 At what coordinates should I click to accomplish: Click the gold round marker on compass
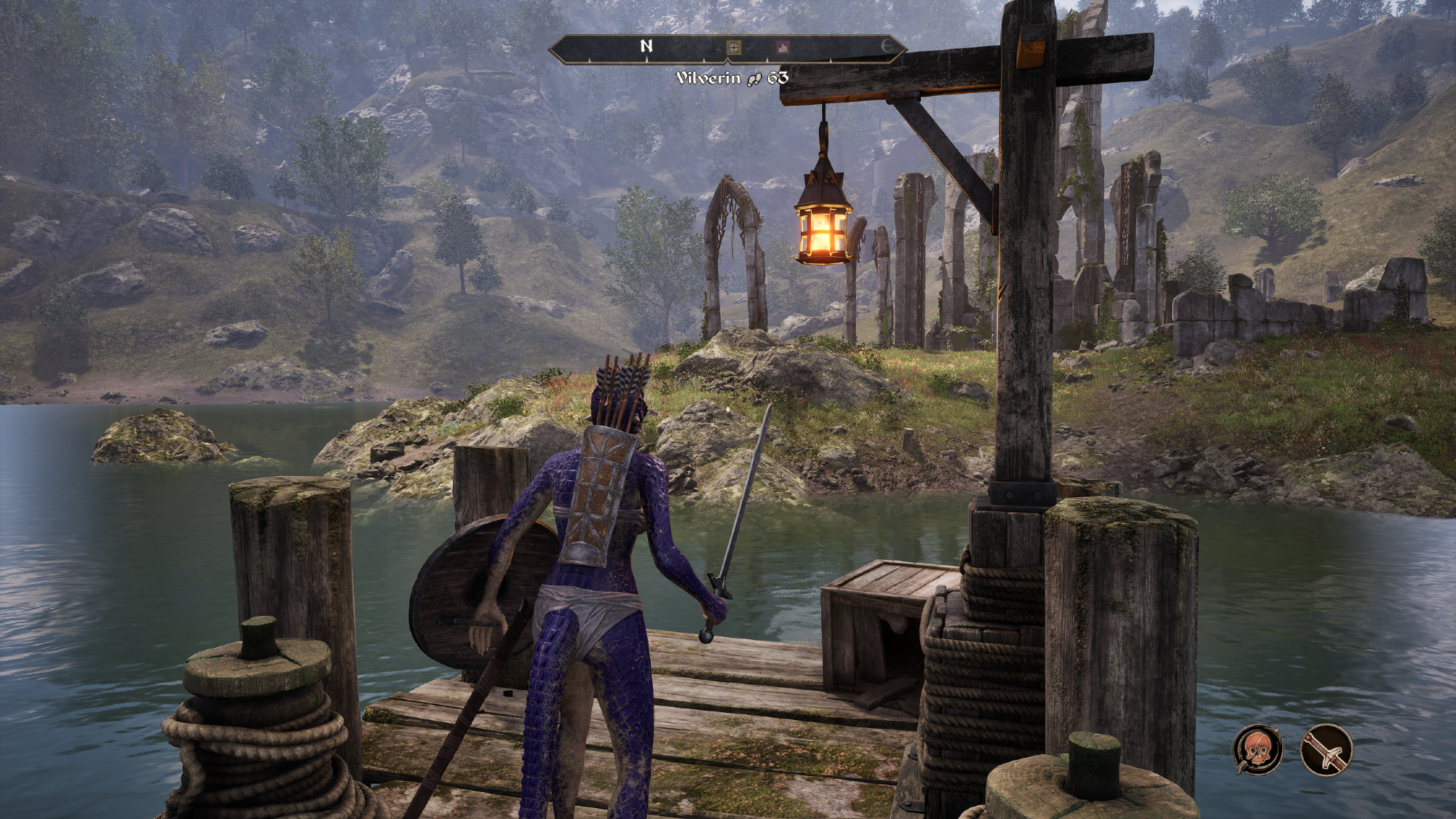coord(735,48)
